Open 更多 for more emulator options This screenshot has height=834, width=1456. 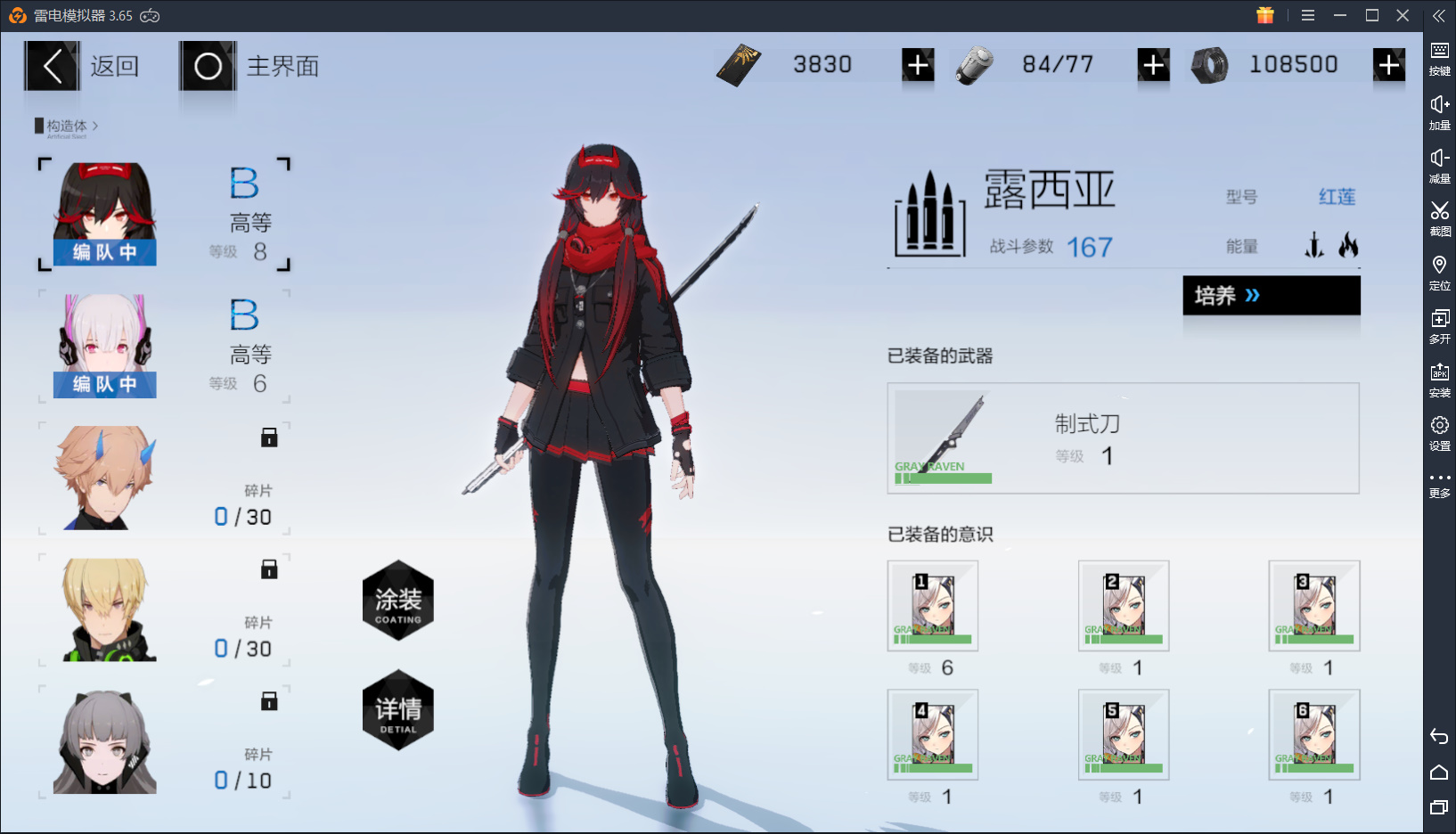(1440, 481)
